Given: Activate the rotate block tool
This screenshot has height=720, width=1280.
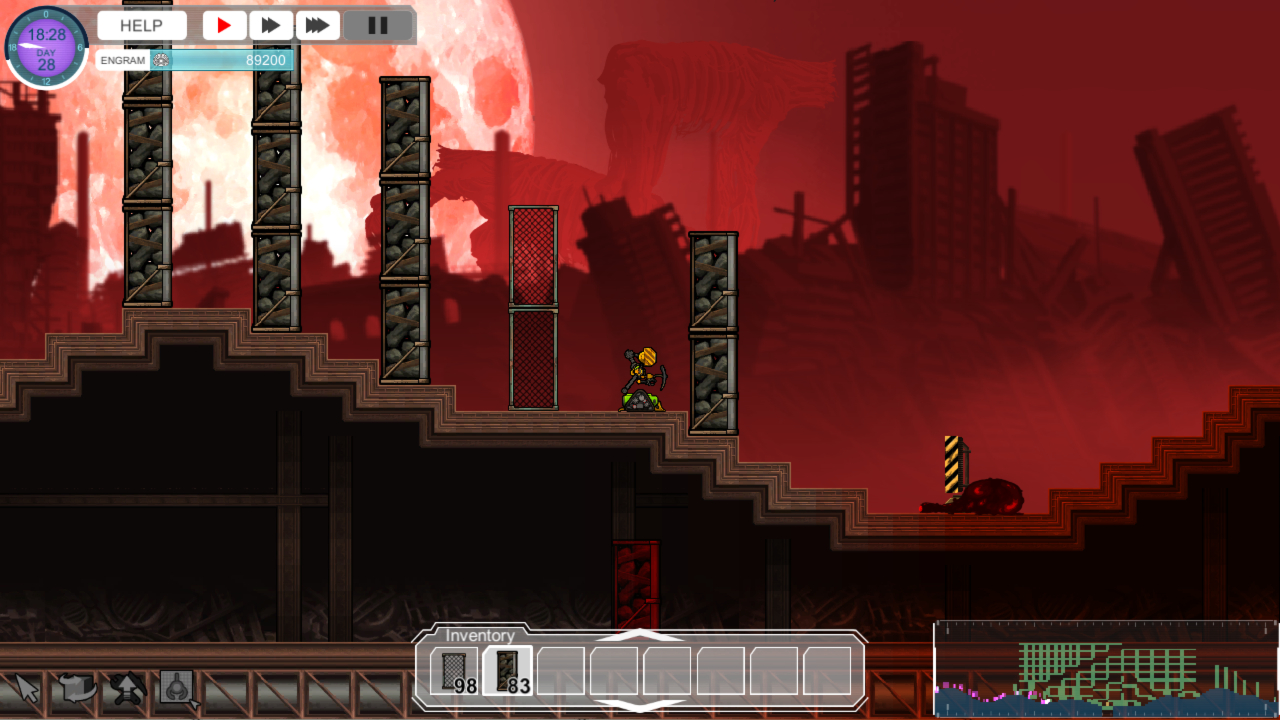Looking at the screenshot, I should pyautogui.click(x=77, y=688).
